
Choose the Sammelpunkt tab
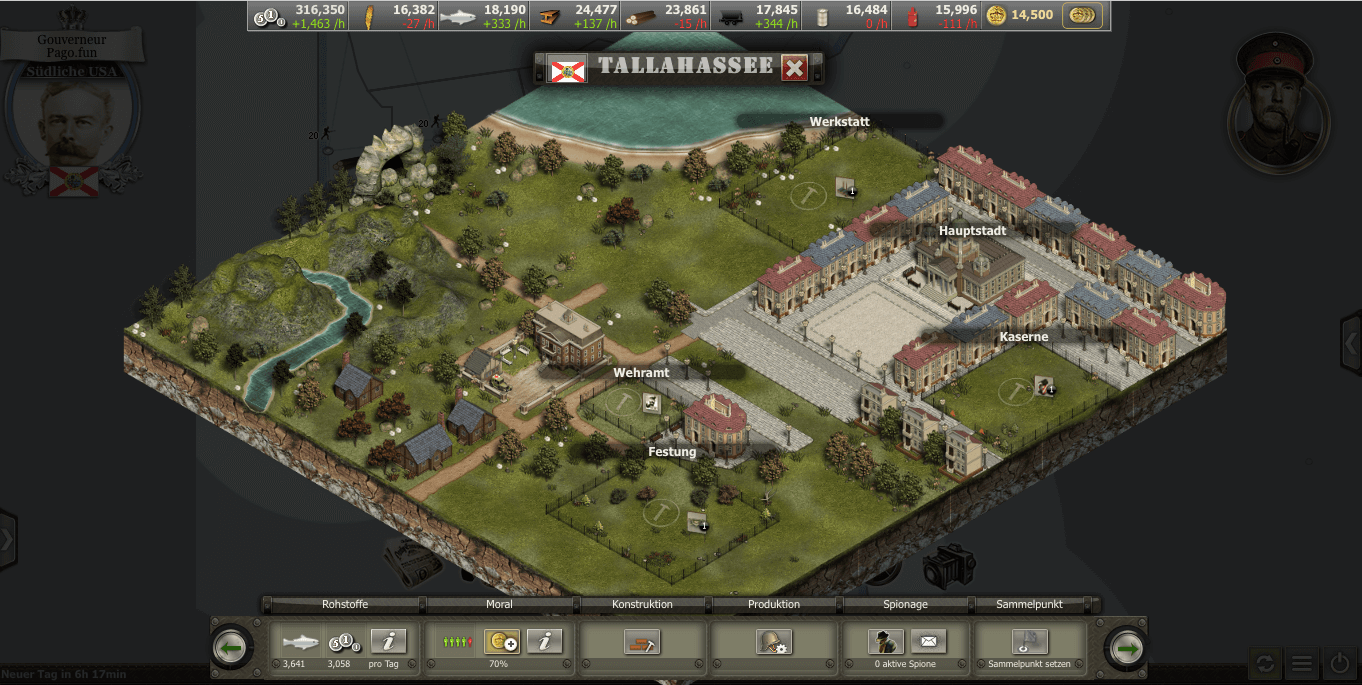coord(1030,604)
